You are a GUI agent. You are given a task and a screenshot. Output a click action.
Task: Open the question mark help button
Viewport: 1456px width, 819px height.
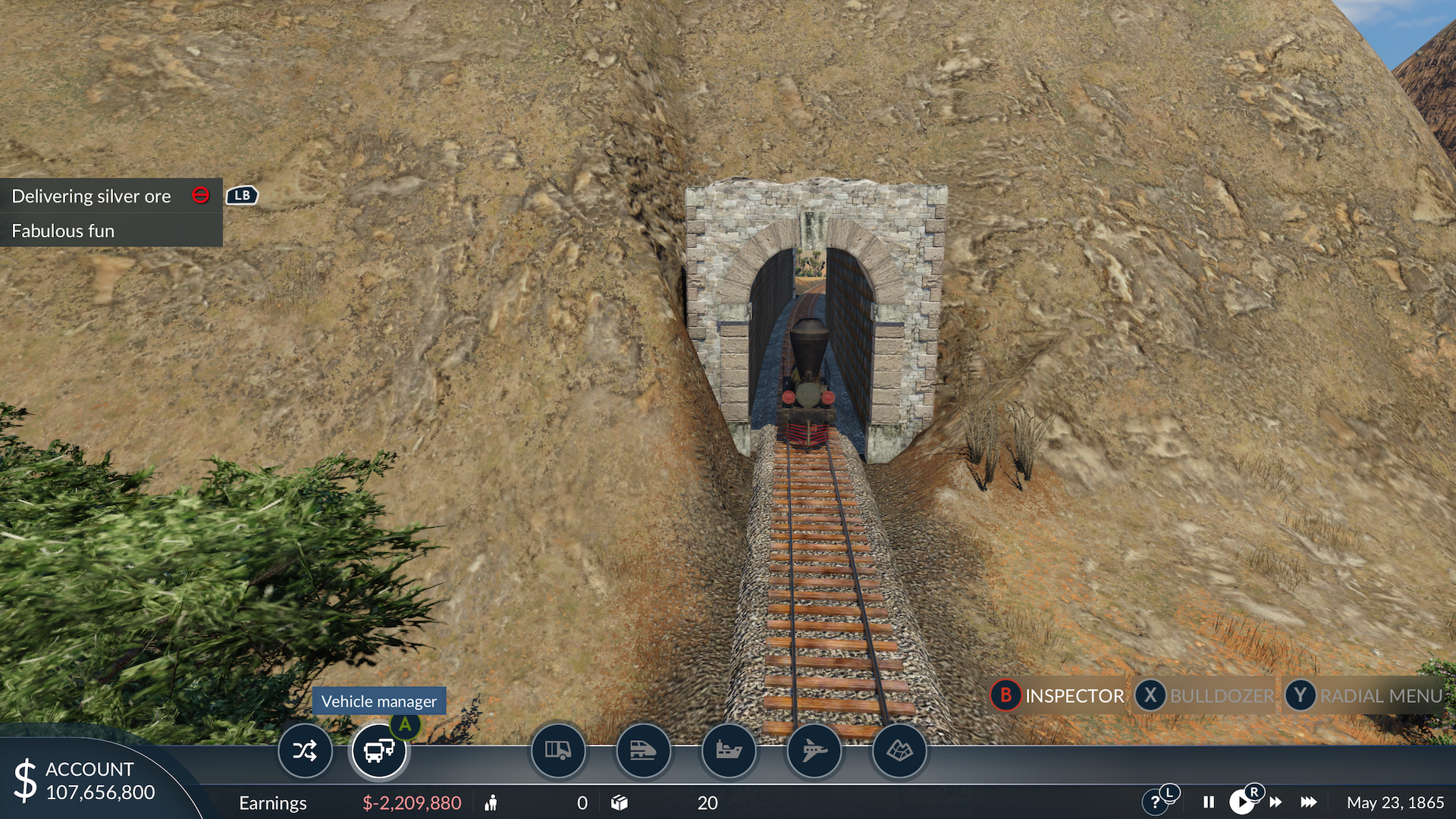[1155, 802]
